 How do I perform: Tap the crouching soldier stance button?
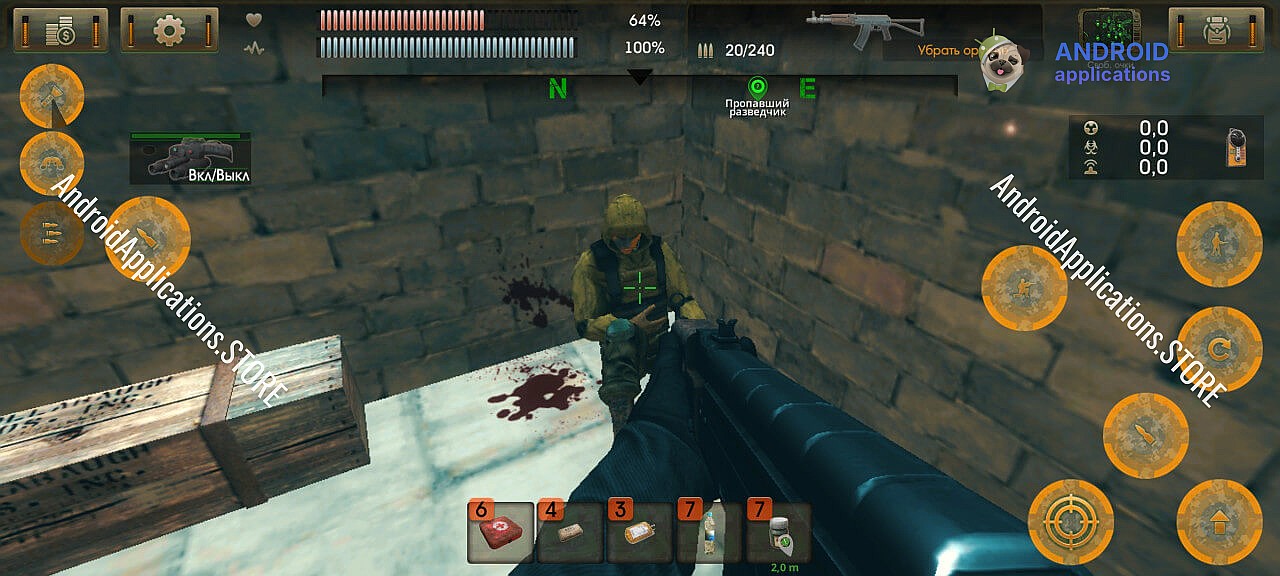click(1024, 288)
